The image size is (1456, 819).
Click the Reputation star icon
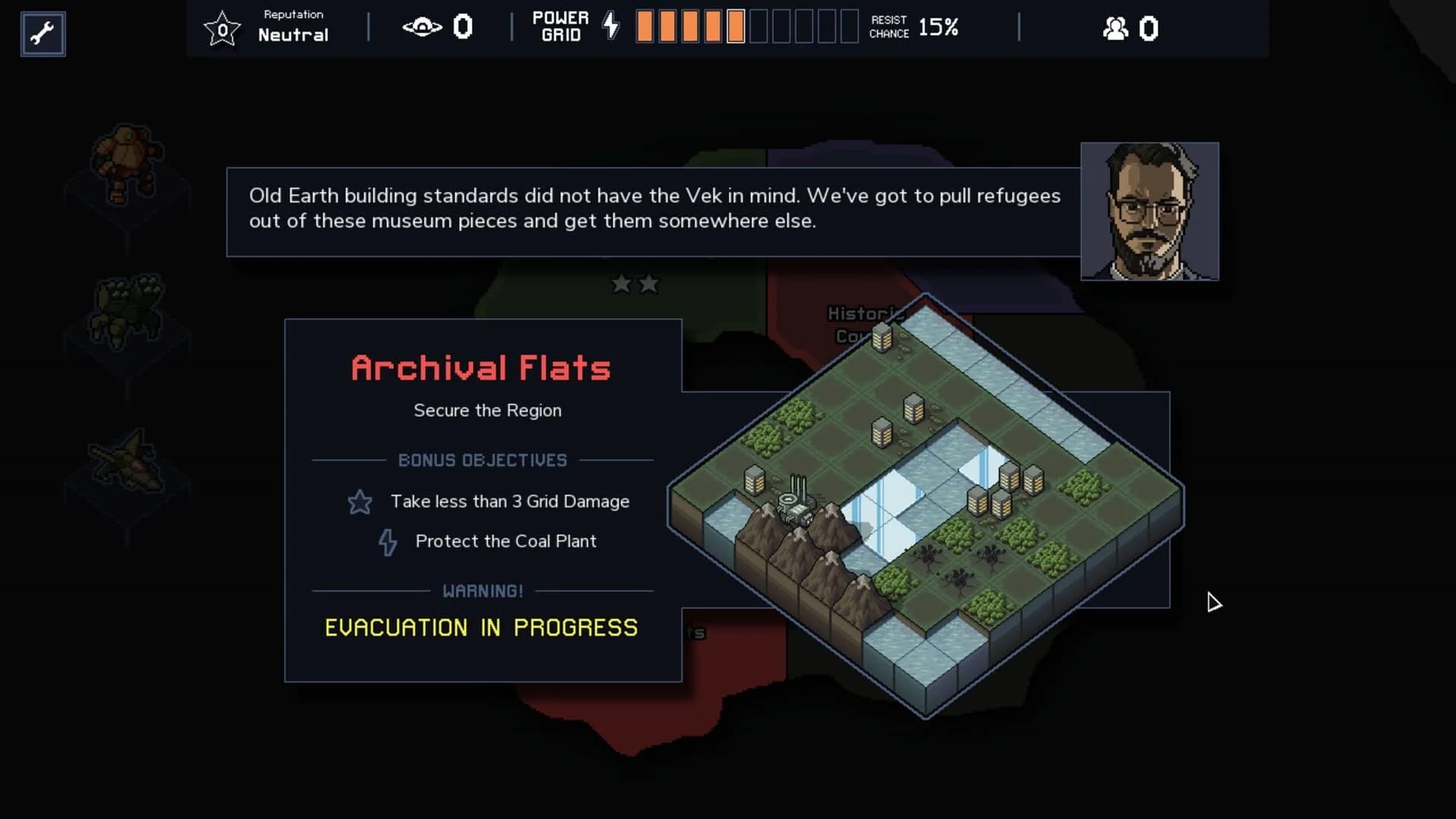(x=222, y=29)
